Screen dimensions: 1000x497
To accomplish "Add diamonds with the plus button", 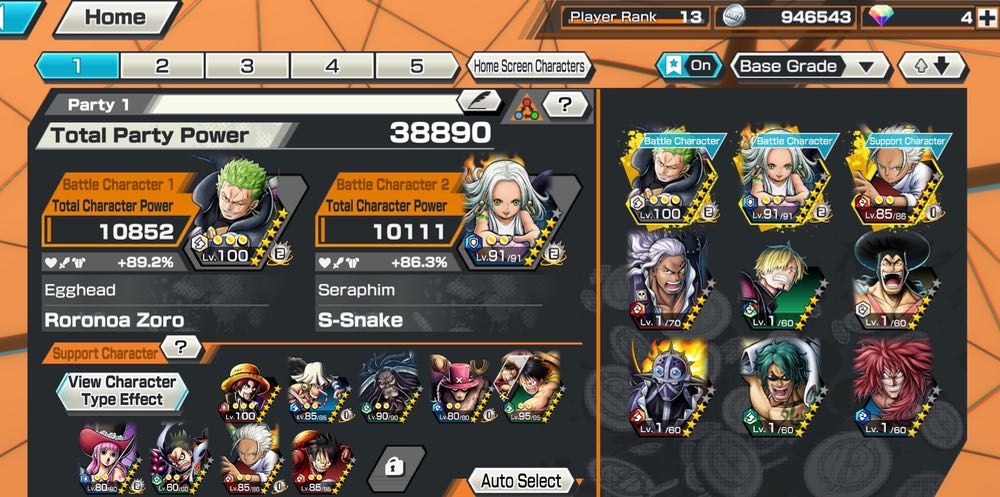I will [x=987, y=17].
